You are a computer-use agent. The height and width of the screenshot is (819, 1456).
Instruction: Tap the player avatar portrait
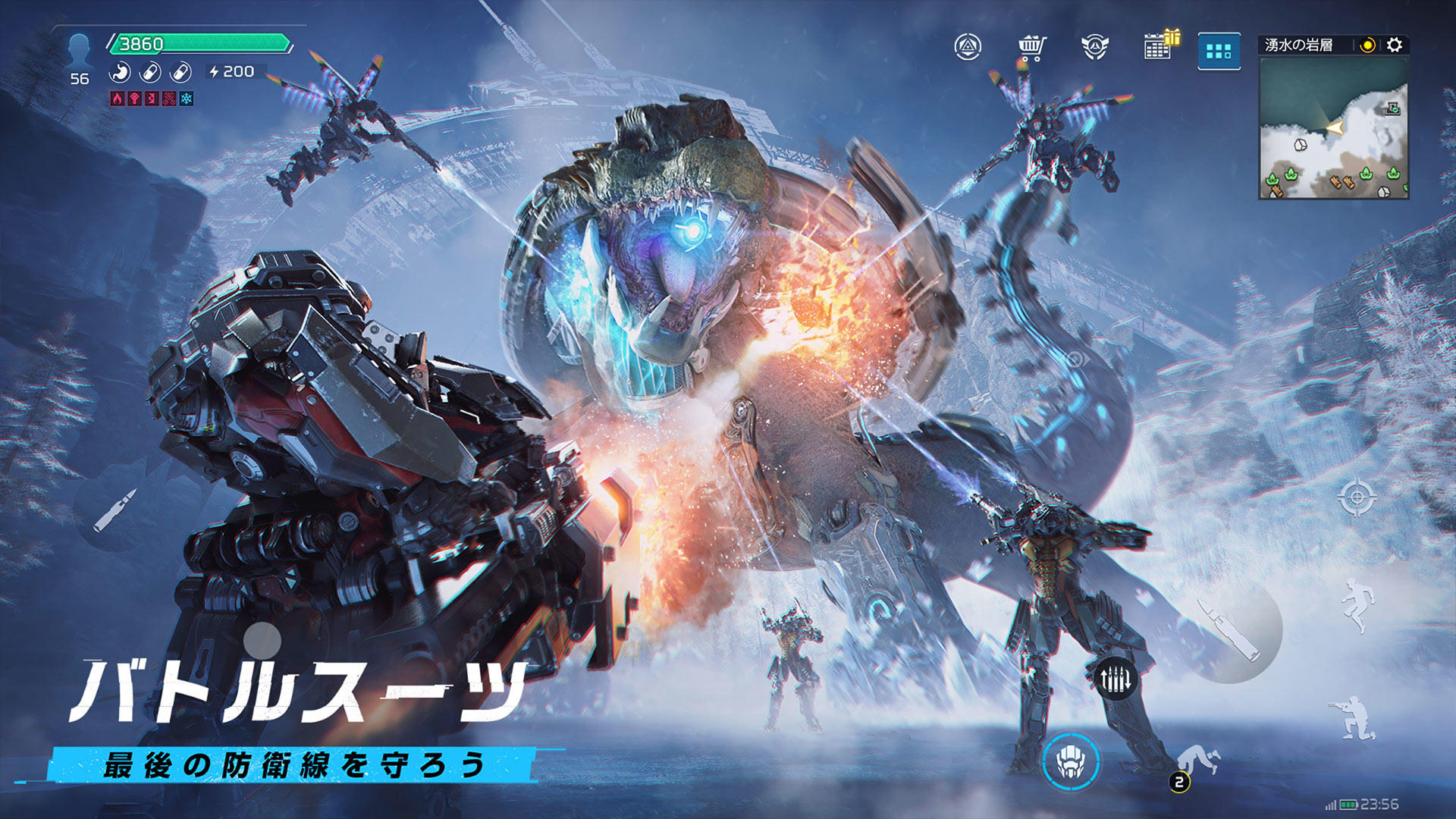point(81,50)
